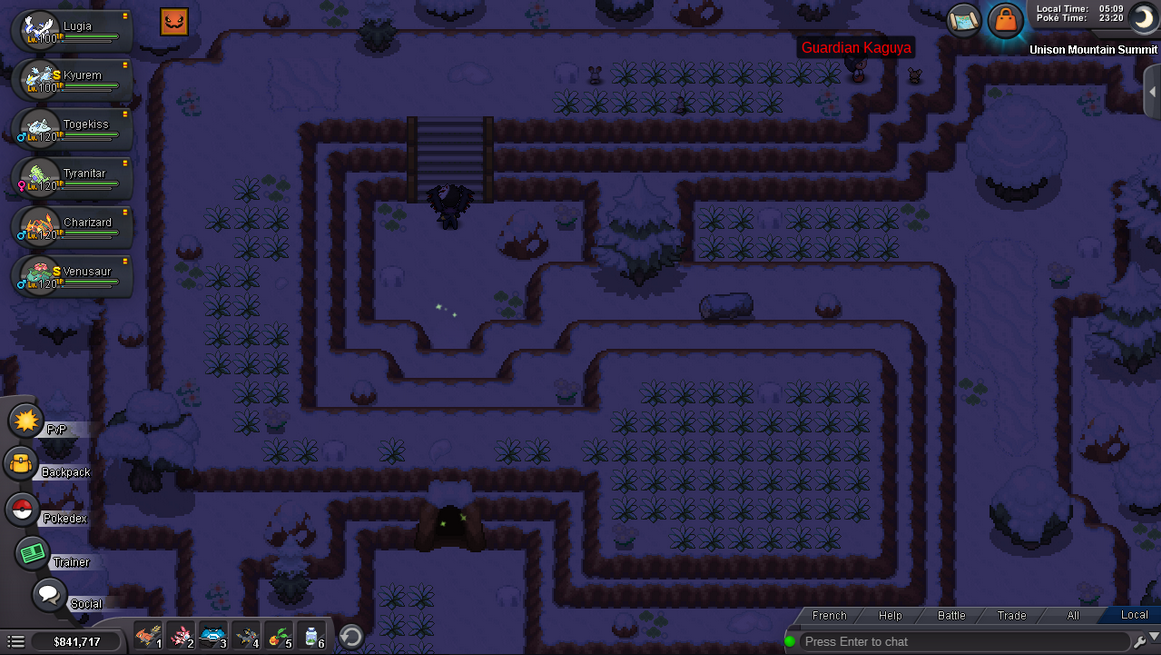Open the orange shopping bag shop
The height and width of the screenshot is (655, 1161).
pos(1005,20)
